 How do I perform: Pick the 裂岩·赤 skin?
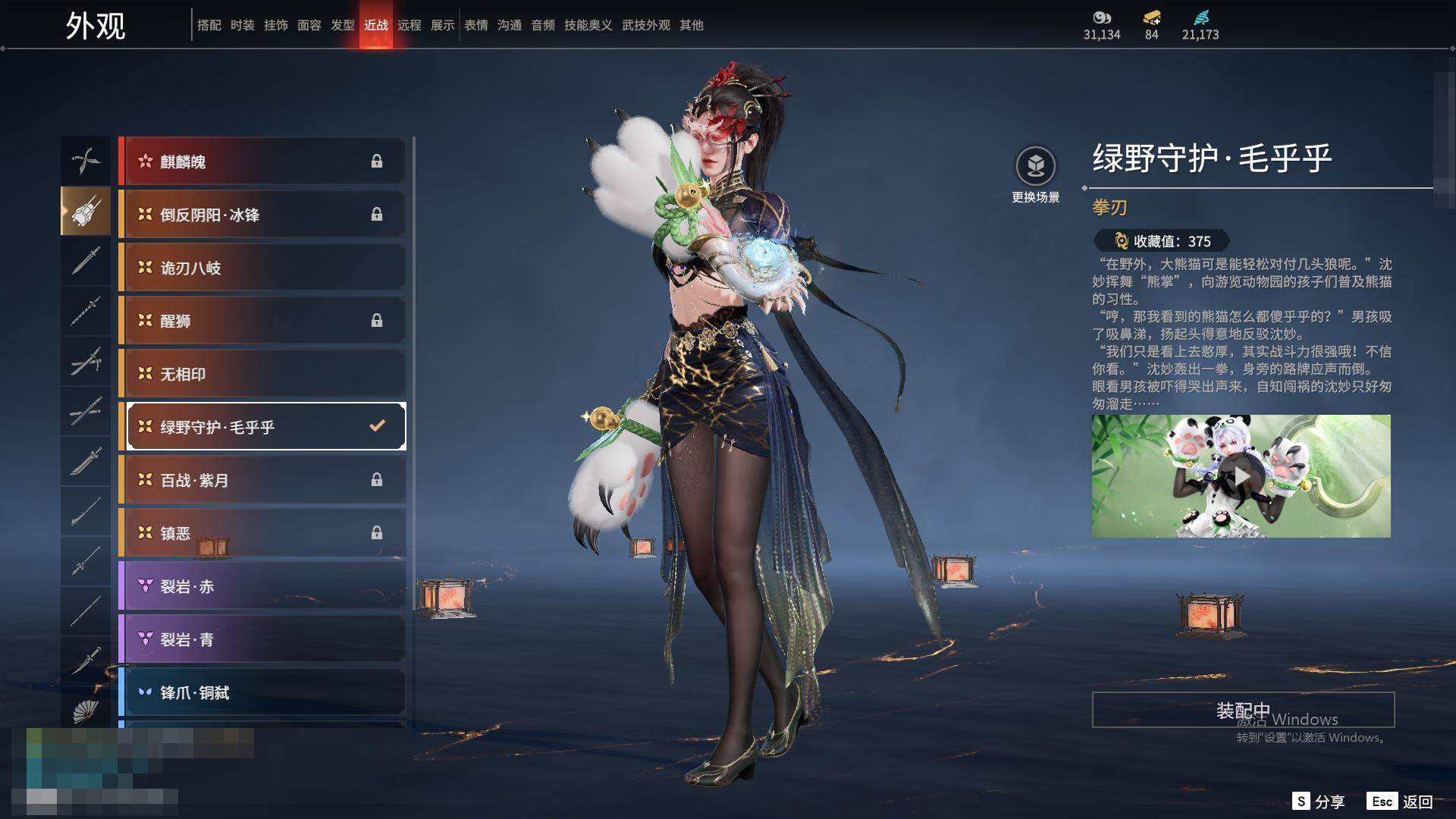[x=262, y=586]
